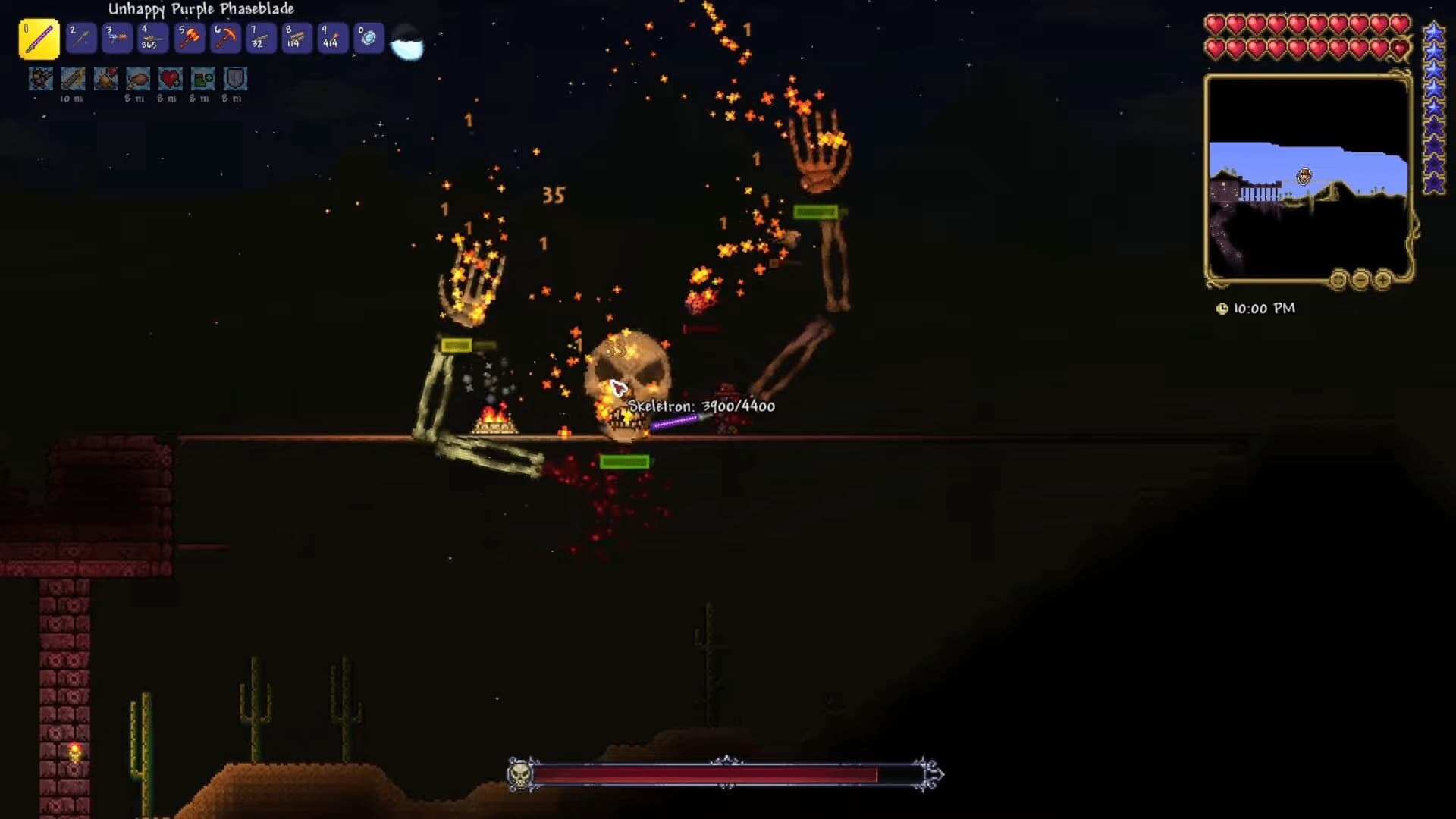This screenshot has width=1456, height=819.
Task: Click the green block buff icon
Action: (202, 79)
